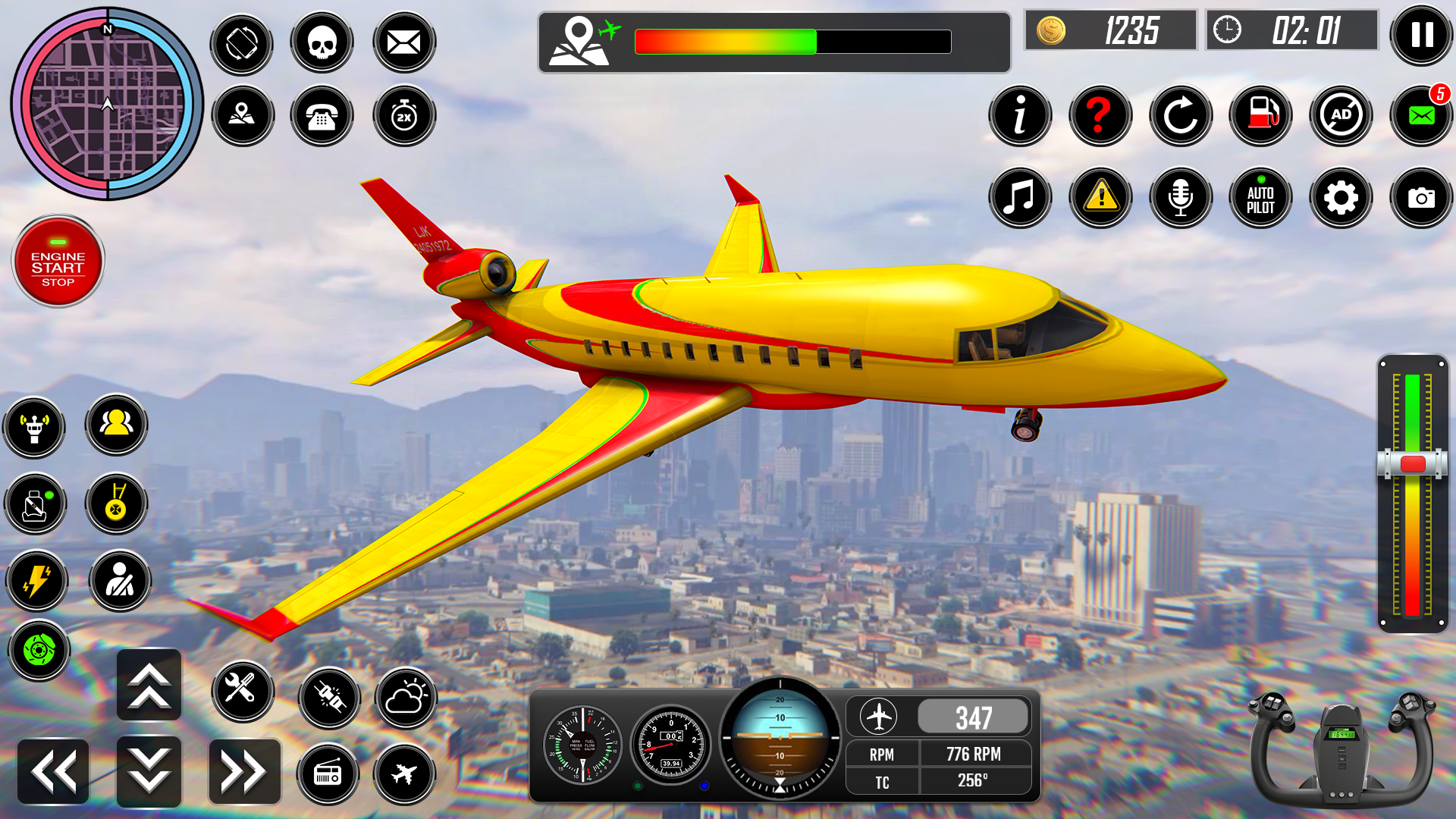Click the skull icon in top toolbar
Image resolution: width=1456 pixels, height=819 pixels.
coord(322,43)
